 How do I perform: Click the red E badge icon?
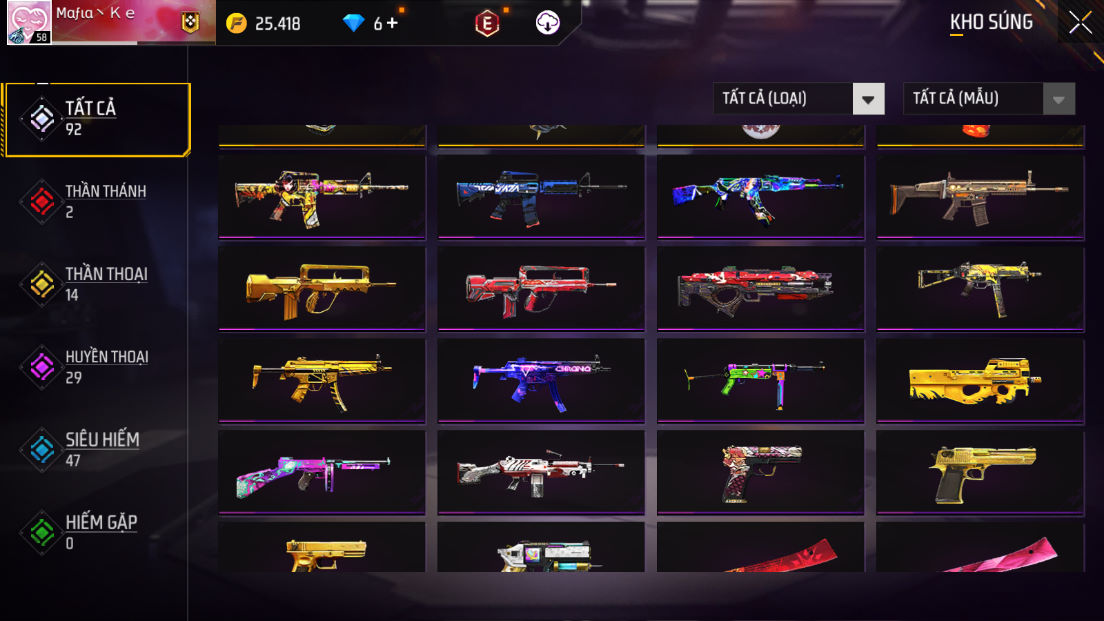click(486, 23)
